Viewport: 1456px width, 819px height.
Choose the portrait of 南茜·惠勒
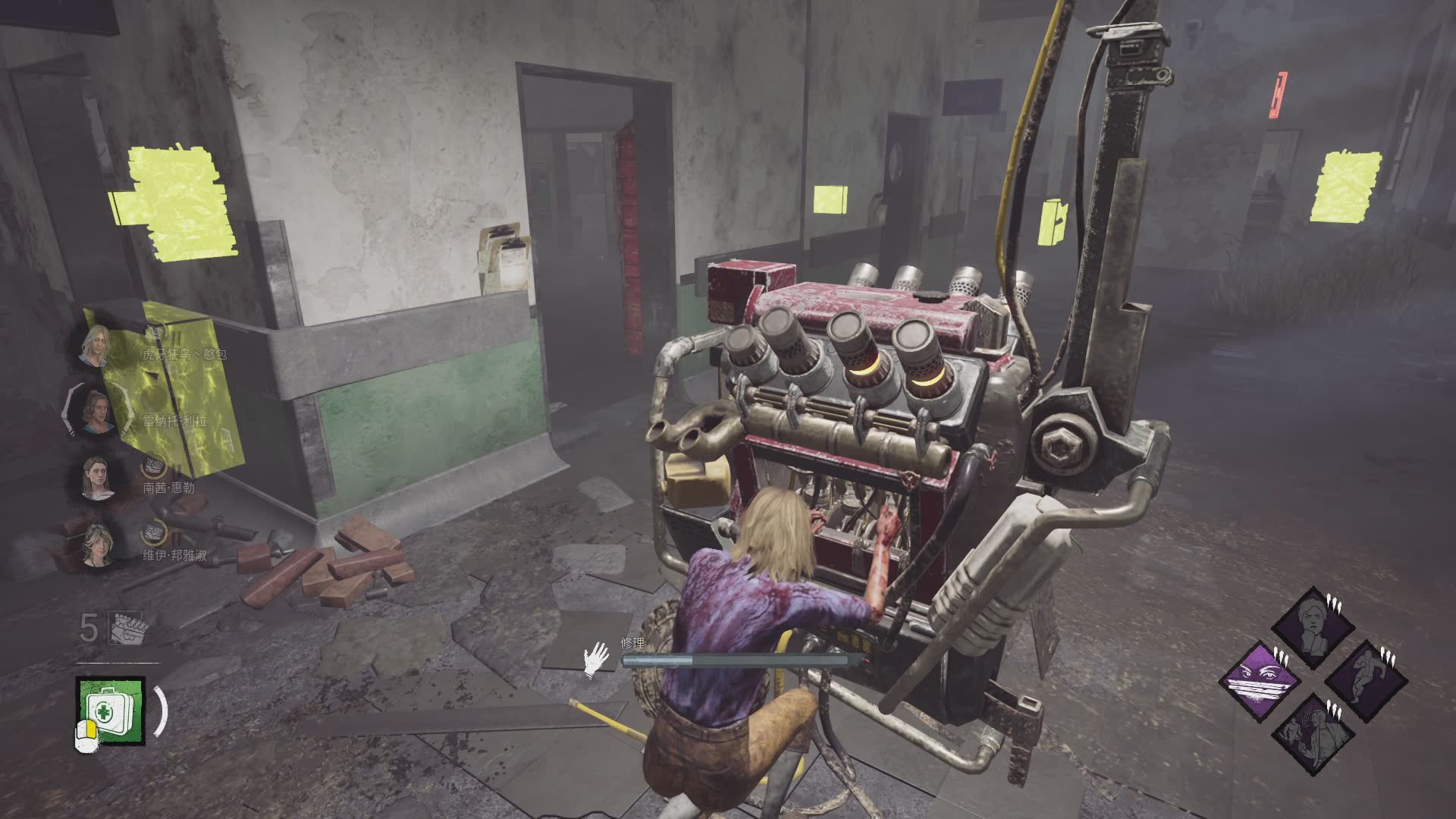coord(96,479)
